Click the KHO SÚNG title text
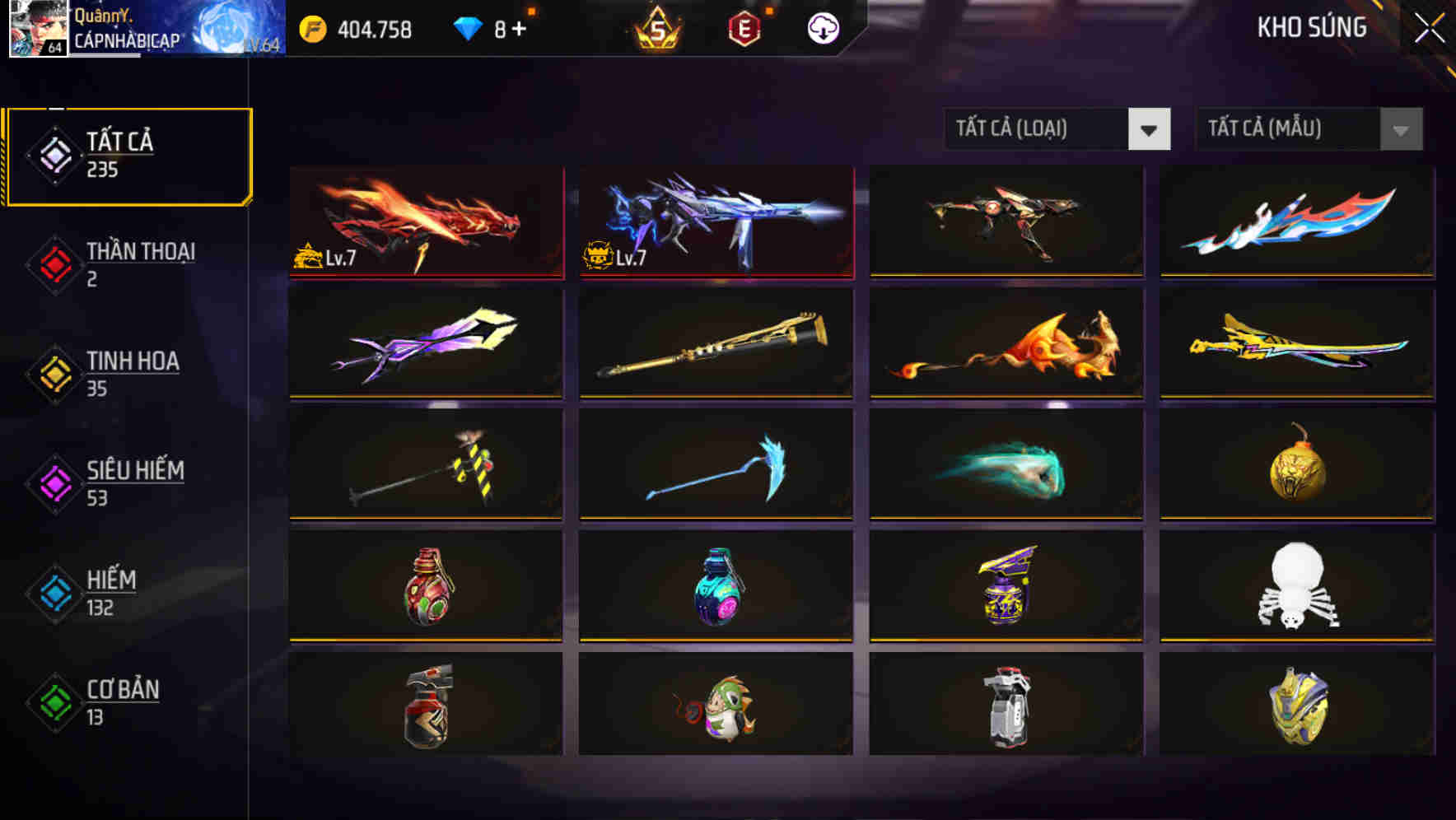 [1312, 27]
